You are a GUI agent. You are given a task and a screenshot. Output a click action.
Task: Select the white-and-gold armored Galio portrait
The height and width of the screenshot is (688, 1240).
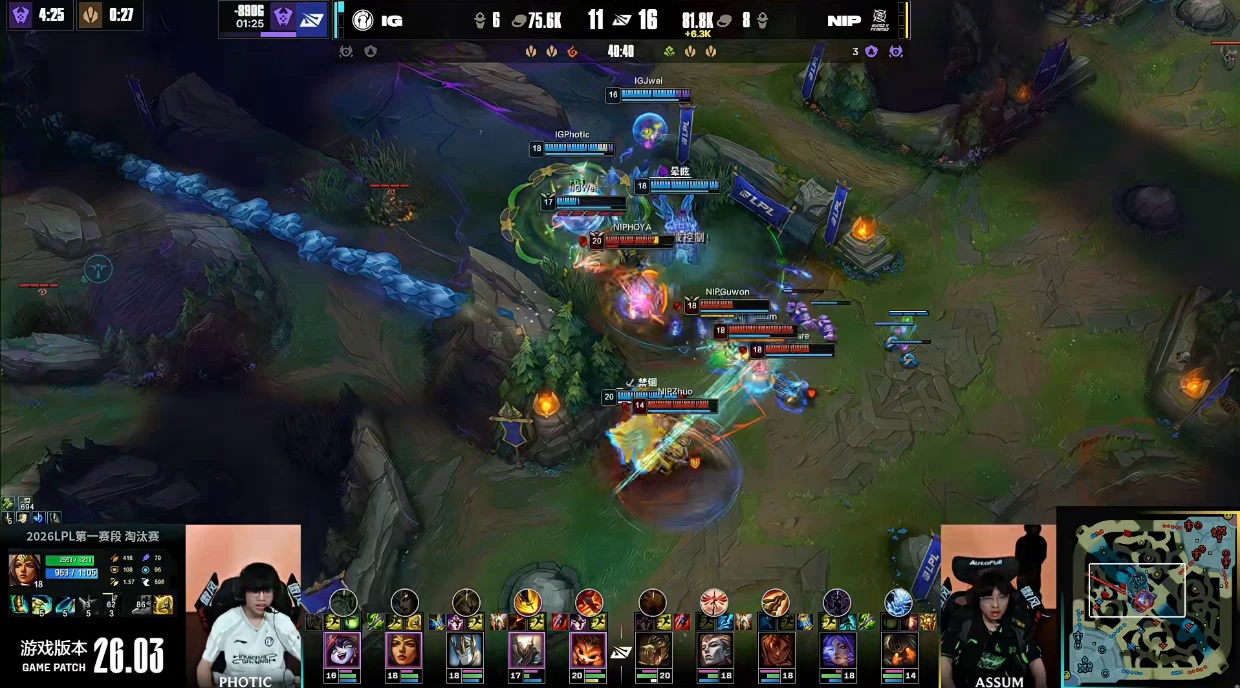tap(465, 650)
